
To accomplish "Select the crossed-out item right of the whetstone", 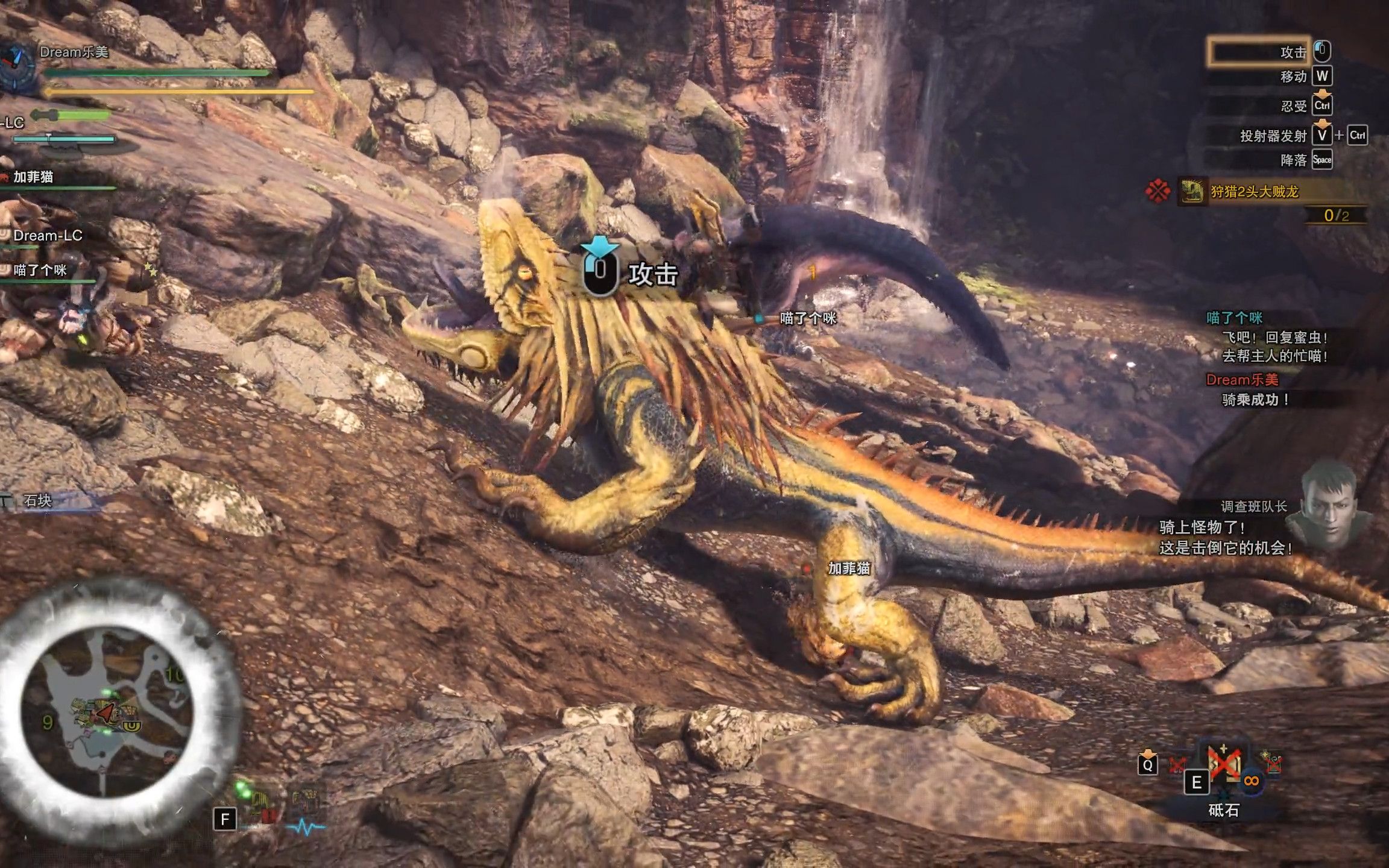I will coord(1273,764).
